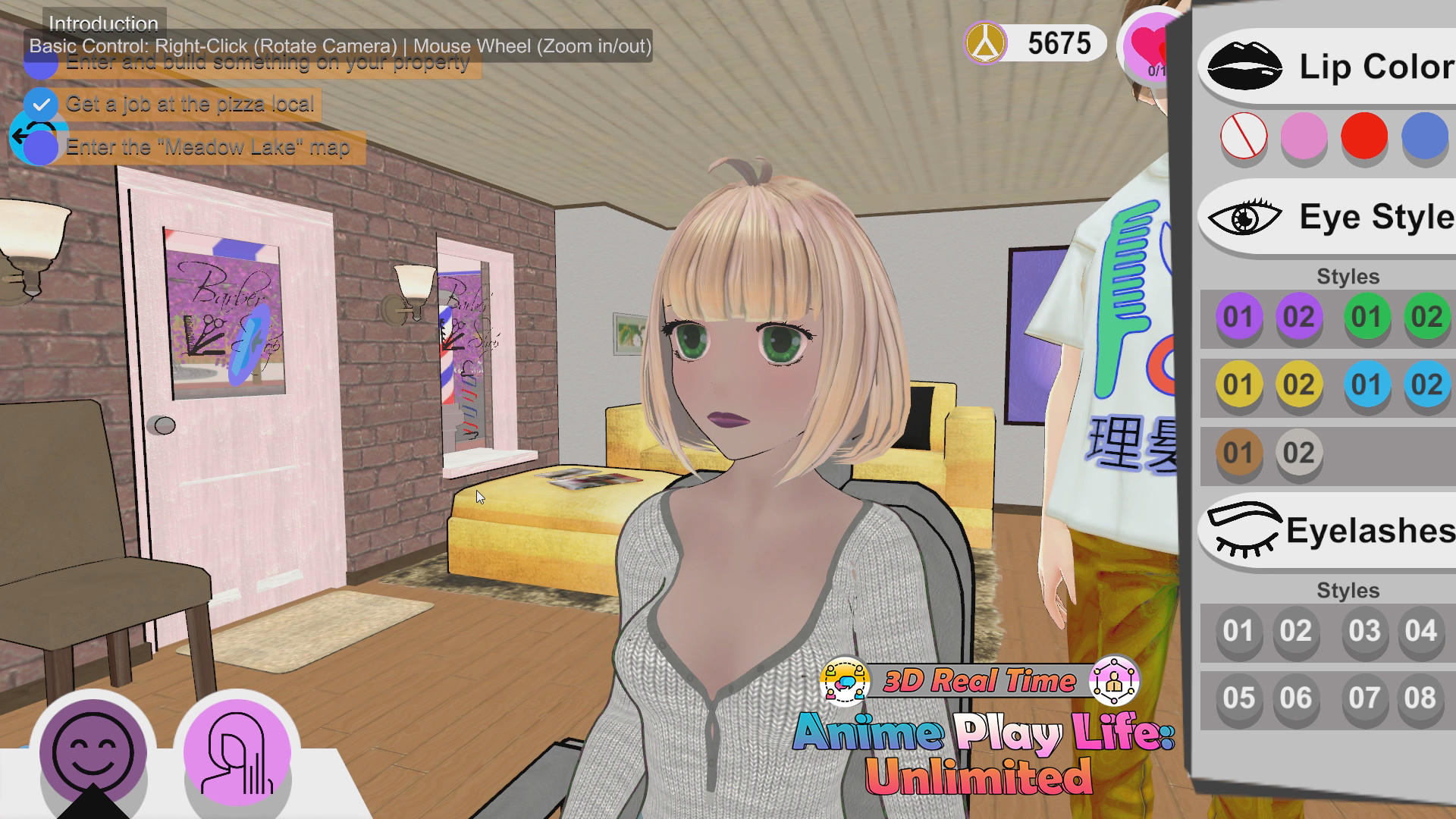Toggle the checkmark on 'Get a job at the pizza local'

pyautogui.click(x=42, y=104)
